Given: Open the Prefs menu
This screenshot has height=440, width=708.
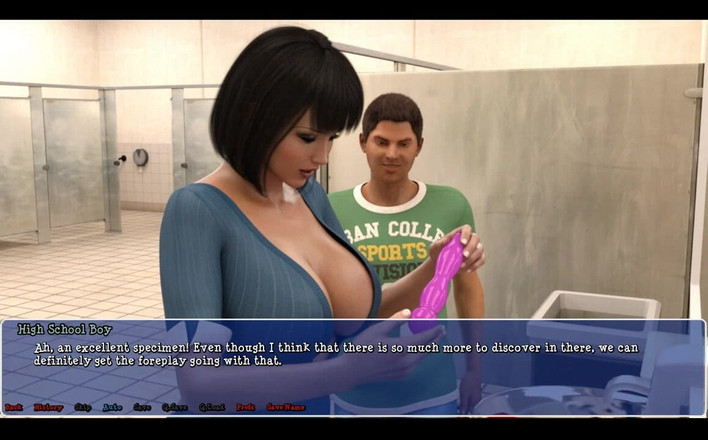Looking at the screenshot, I should point(245,407).
